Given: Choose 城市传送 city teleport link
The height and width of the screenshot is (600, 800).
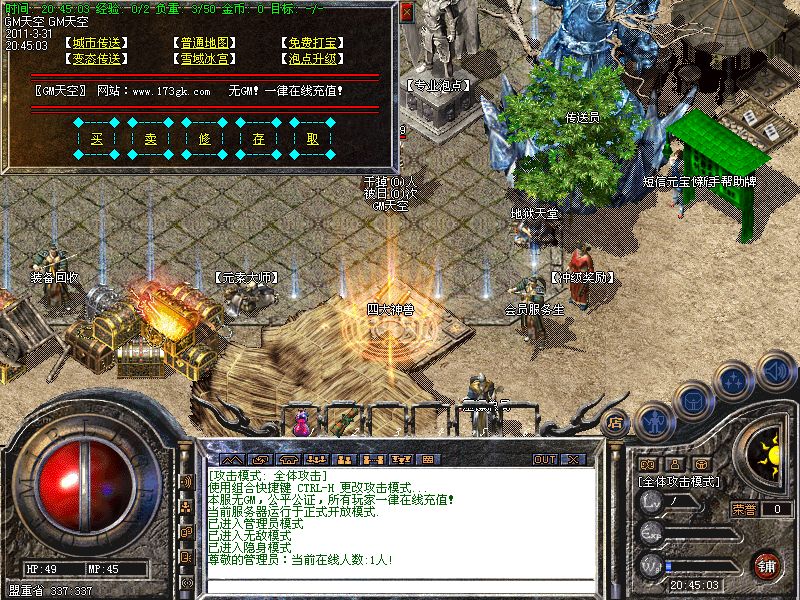Looking at the screenshot, I should [x=99, y=43].
